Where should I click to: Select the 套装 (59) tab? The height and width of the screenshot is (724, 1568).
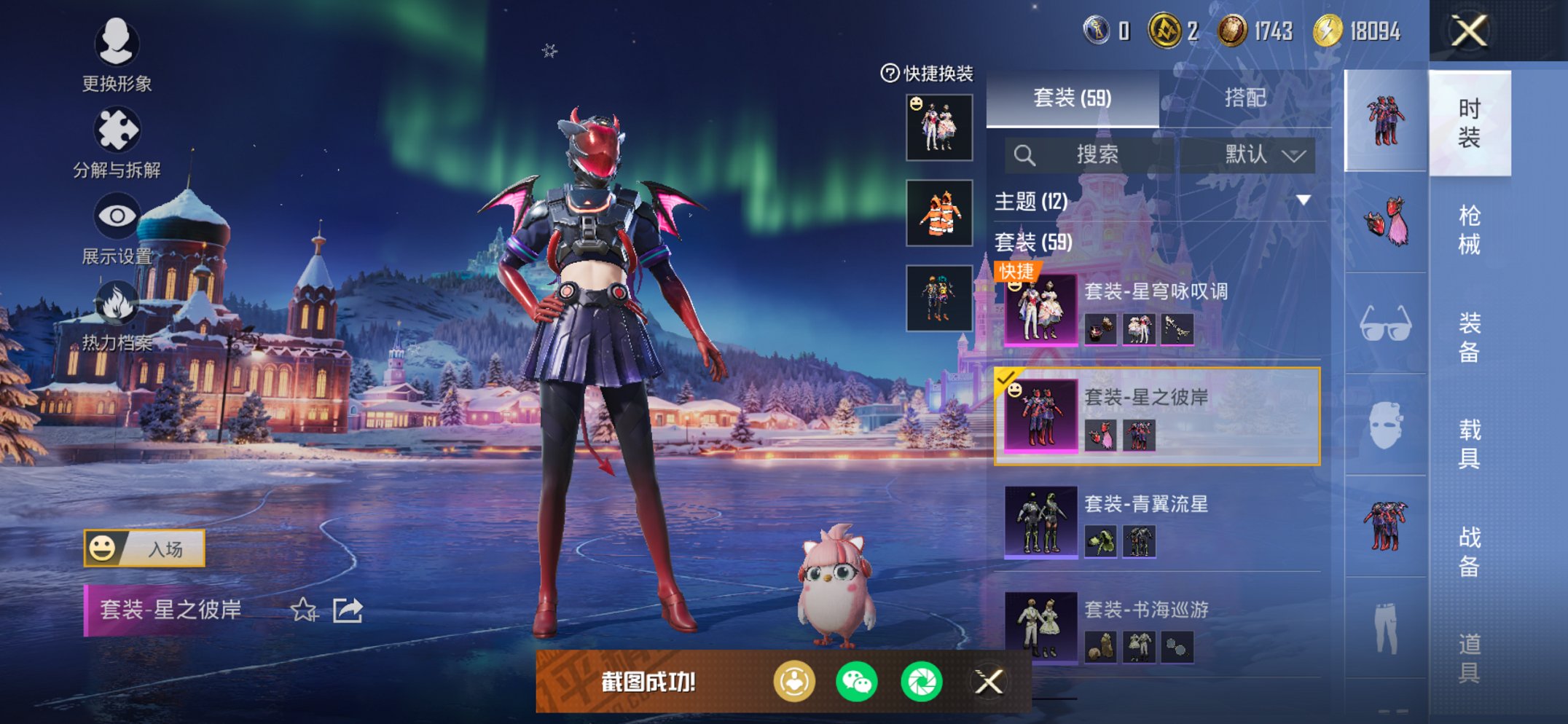(x=1073, y=98)
